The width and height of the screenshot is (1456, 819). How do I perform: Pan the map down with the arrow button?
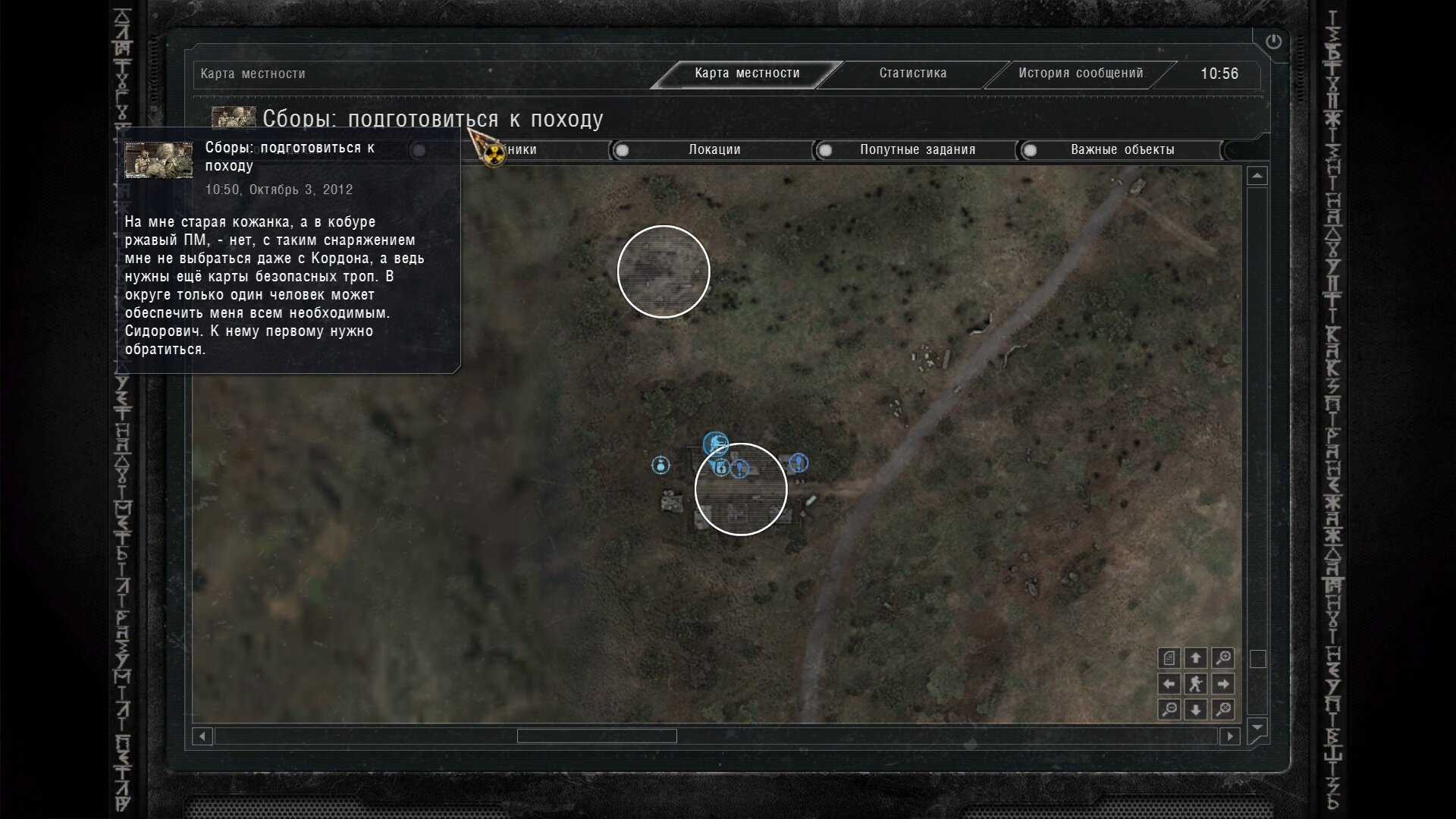(x=1196, y=710)
